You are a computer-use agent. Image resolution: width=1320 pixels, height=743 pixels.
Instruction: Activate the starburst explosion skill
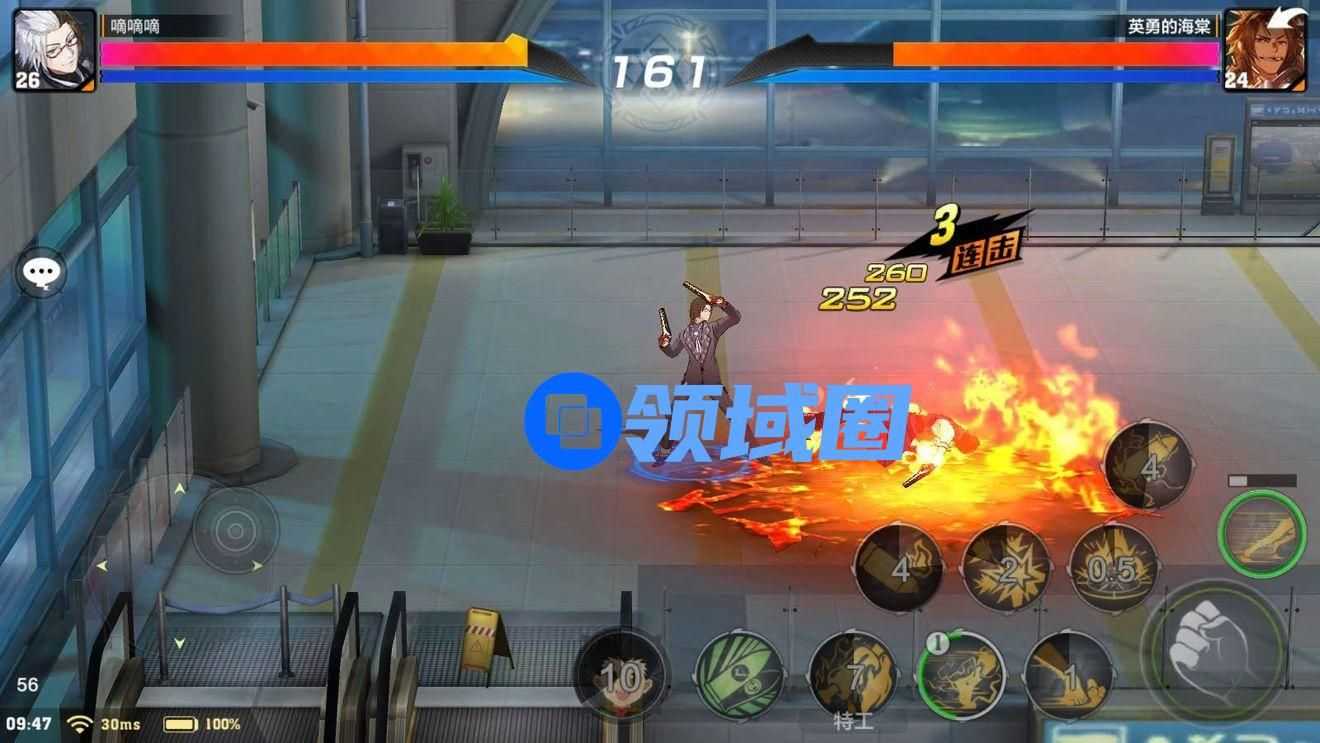pos(1006,569)
